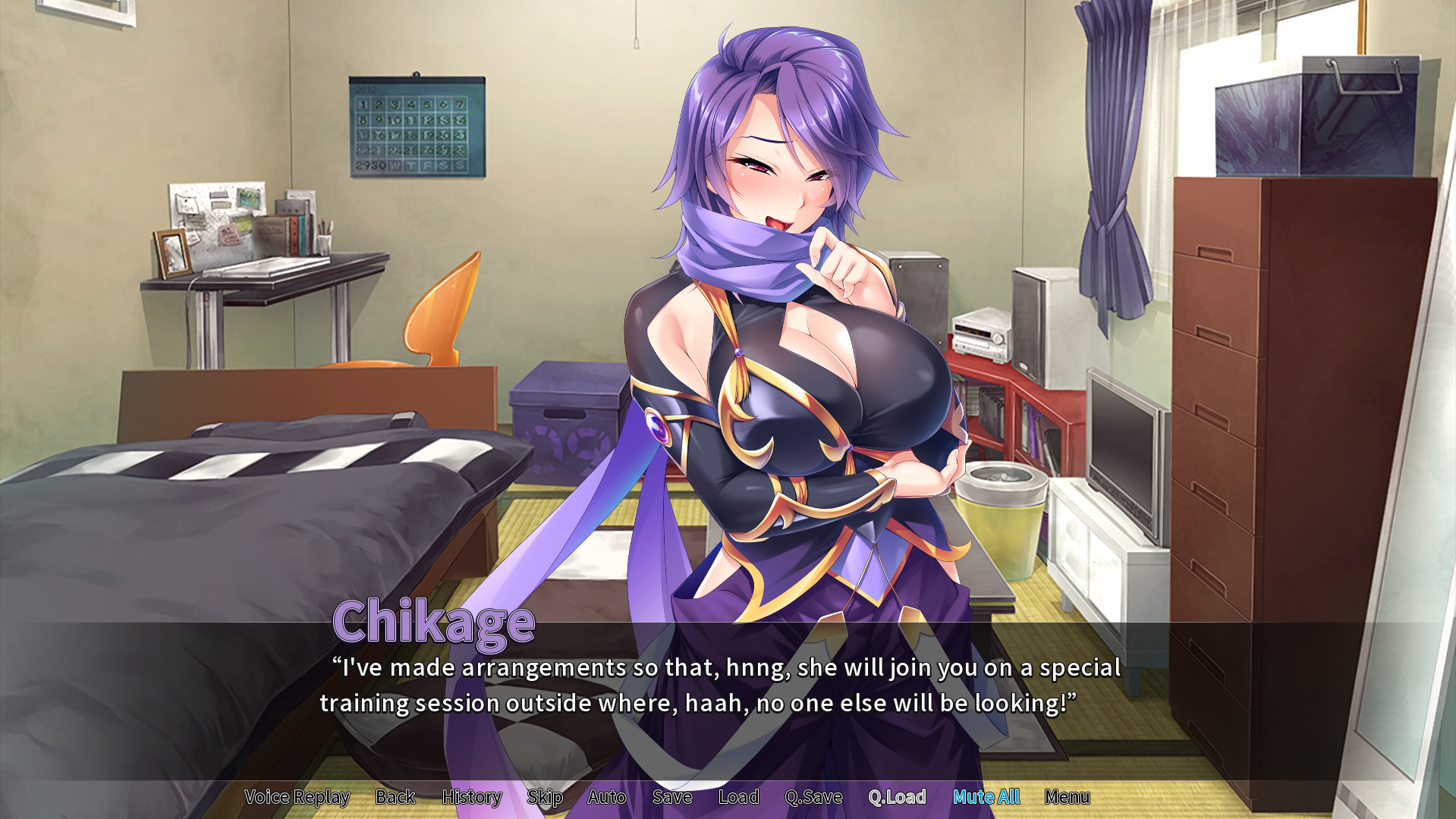The width and height of the screenshot is (1456, 819).
Task: Turn on Auto read mode
Action: point(606,797)
